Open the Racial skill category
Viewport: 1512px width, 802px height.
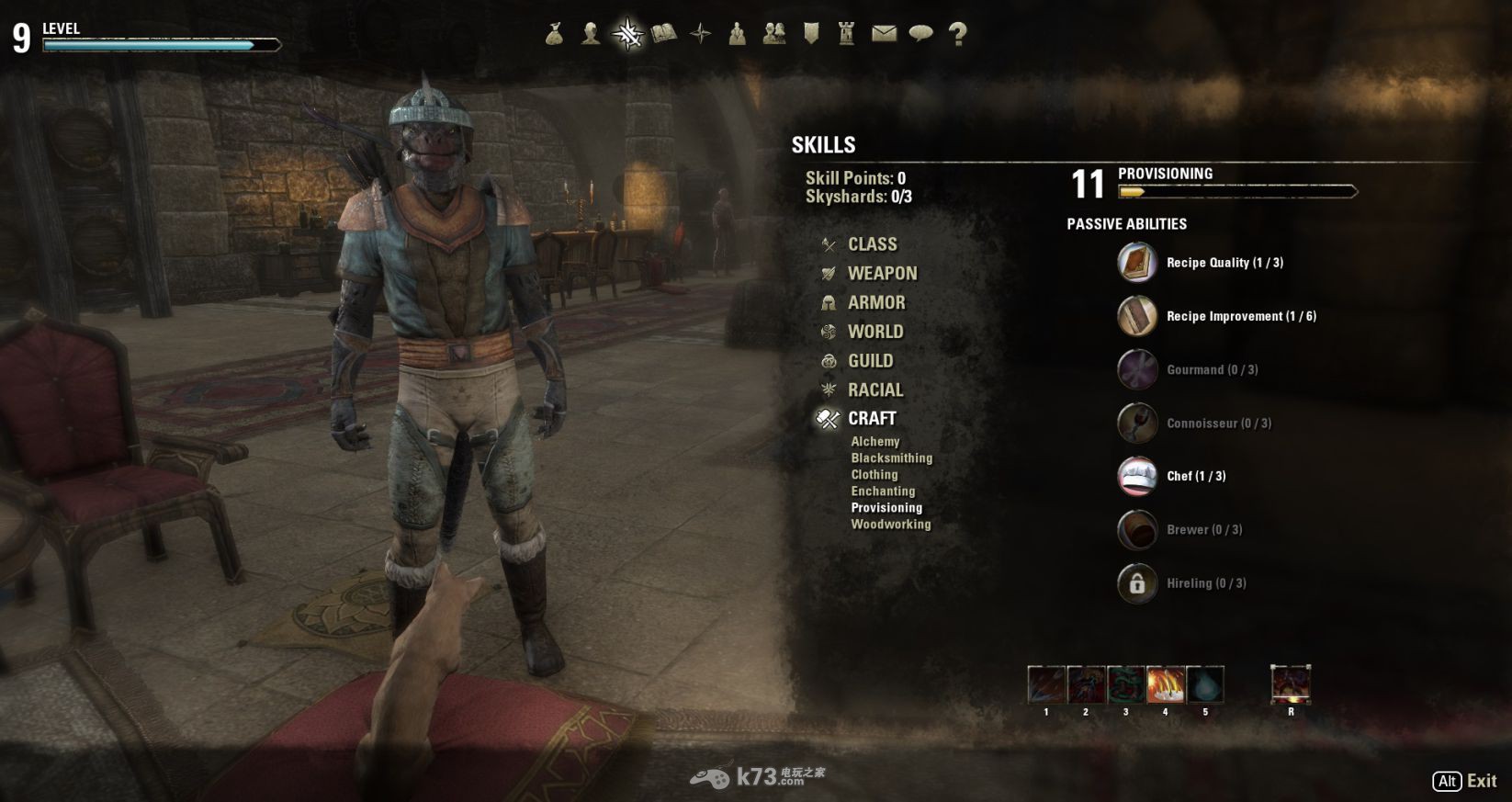874,390
